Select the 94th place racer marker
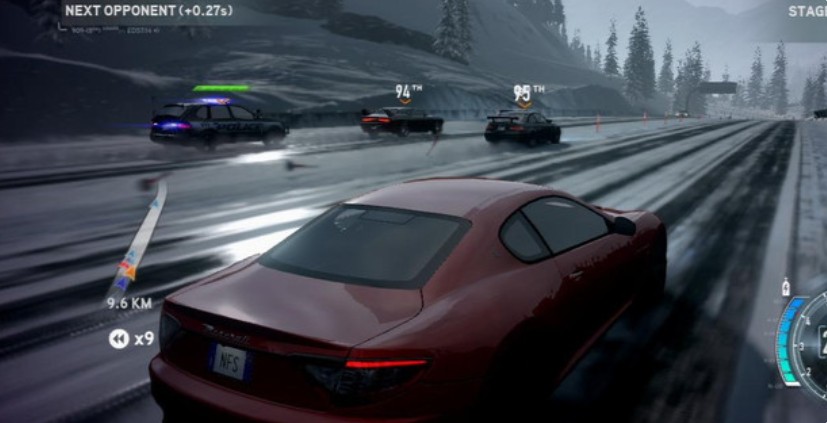827x423 pixels. point(404,93)
